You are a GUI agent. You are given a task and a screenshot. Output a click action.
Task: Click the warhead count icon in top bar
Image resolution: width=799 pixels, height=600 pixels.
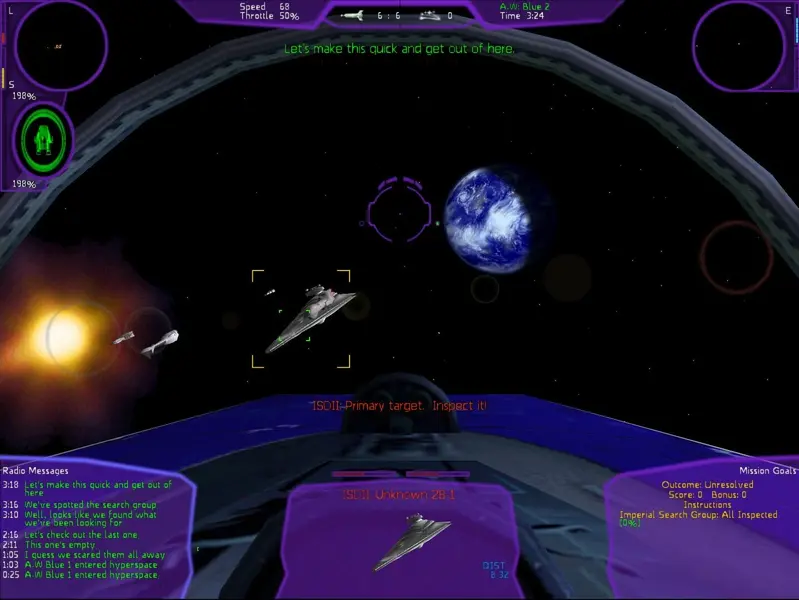pos(353,16)
